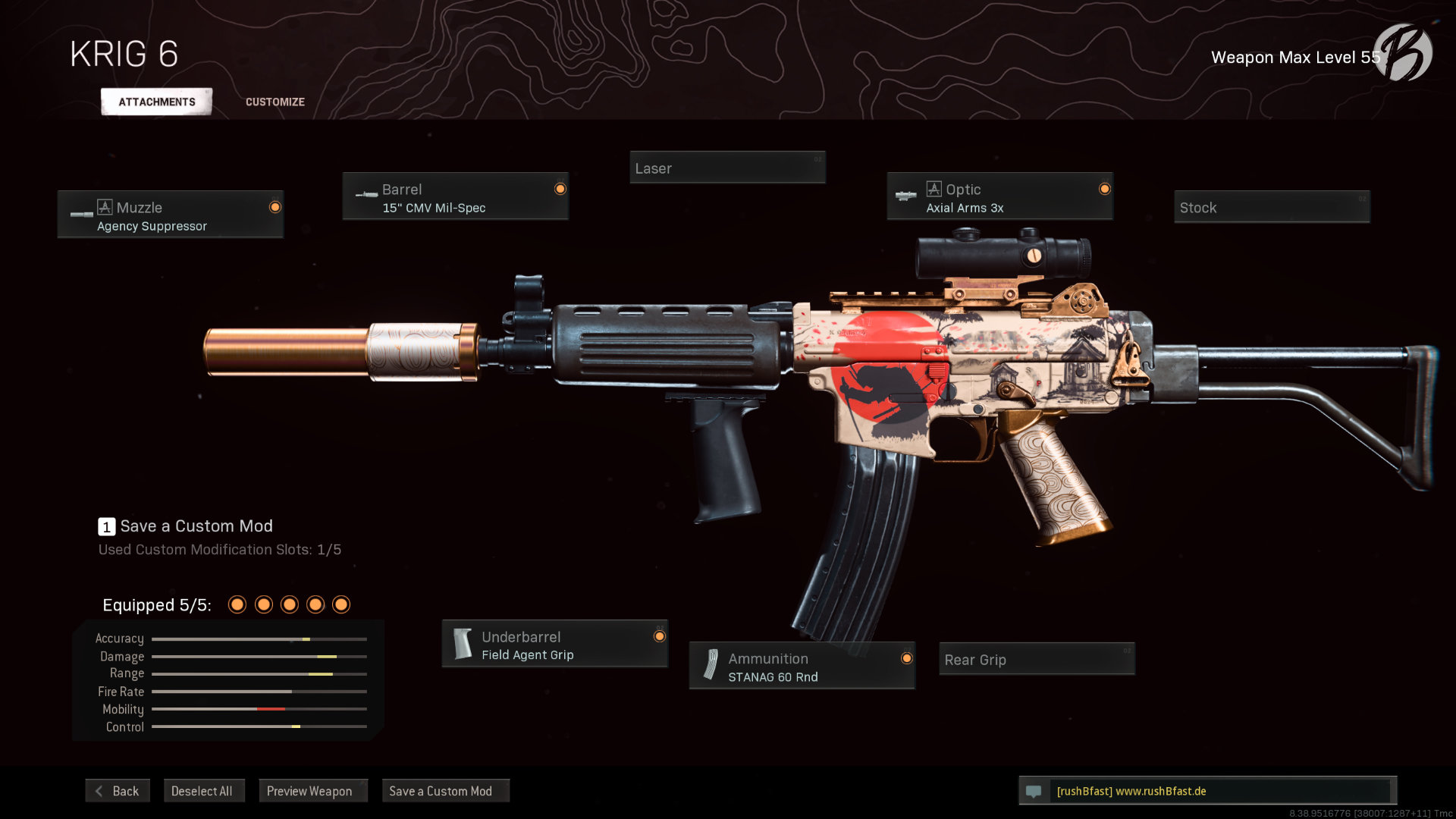Select the empty Stock slot
Screen dimensions: 1456x819
pos(1272,207)
